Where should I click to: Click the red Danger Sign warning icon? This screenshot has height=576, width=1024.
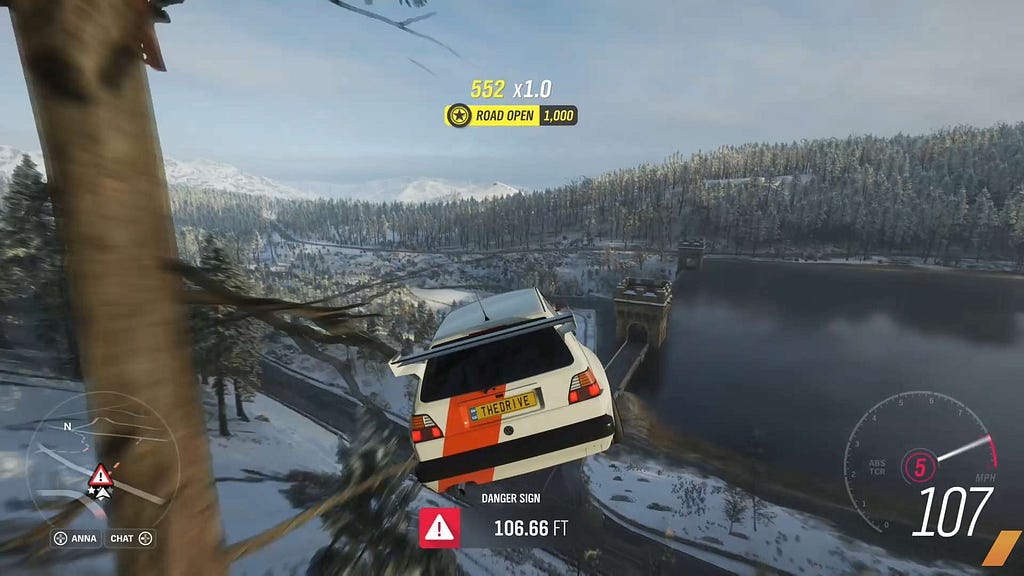(439, 527)
